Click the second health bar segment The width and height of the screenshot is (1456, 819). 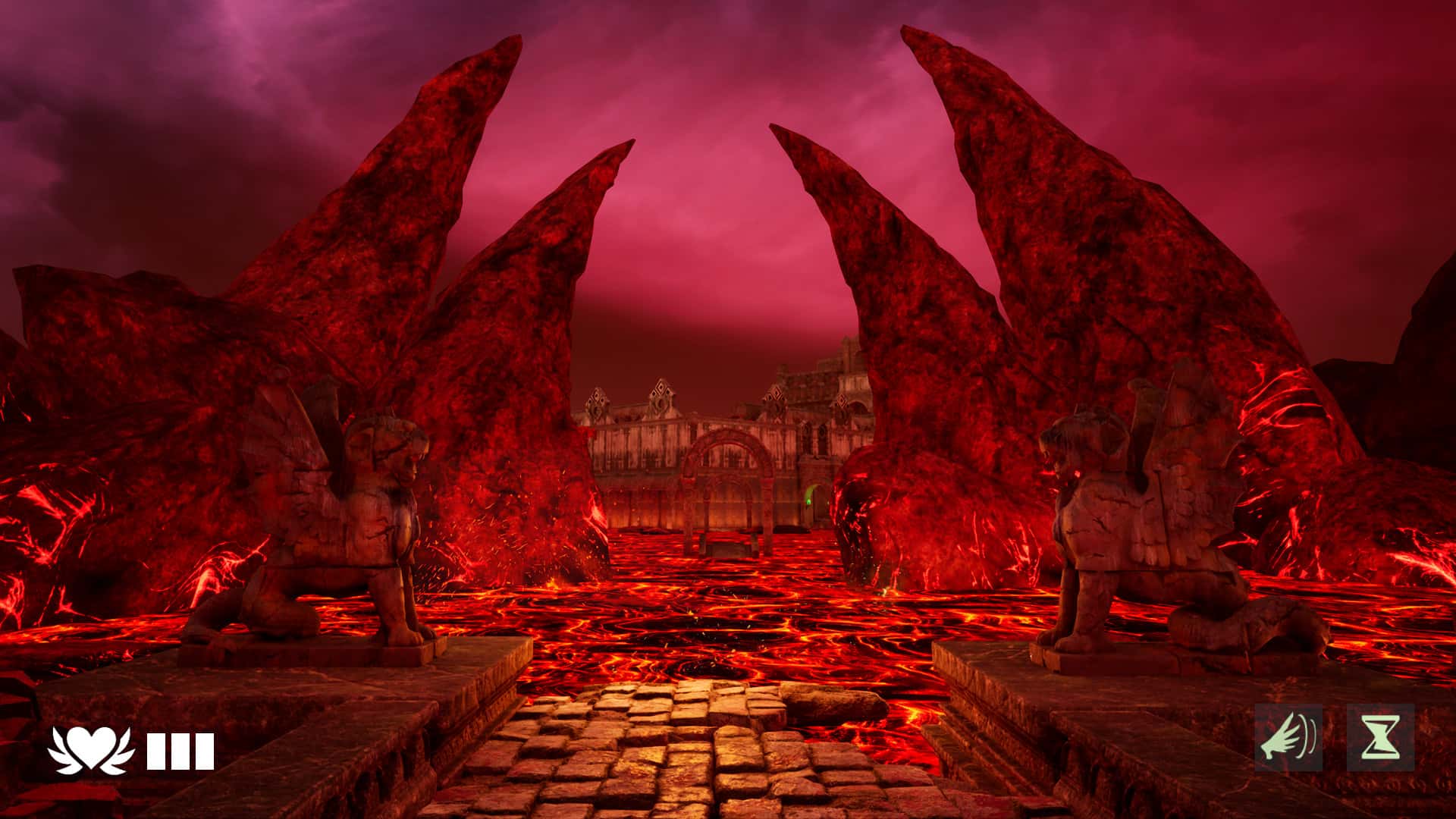182,749
